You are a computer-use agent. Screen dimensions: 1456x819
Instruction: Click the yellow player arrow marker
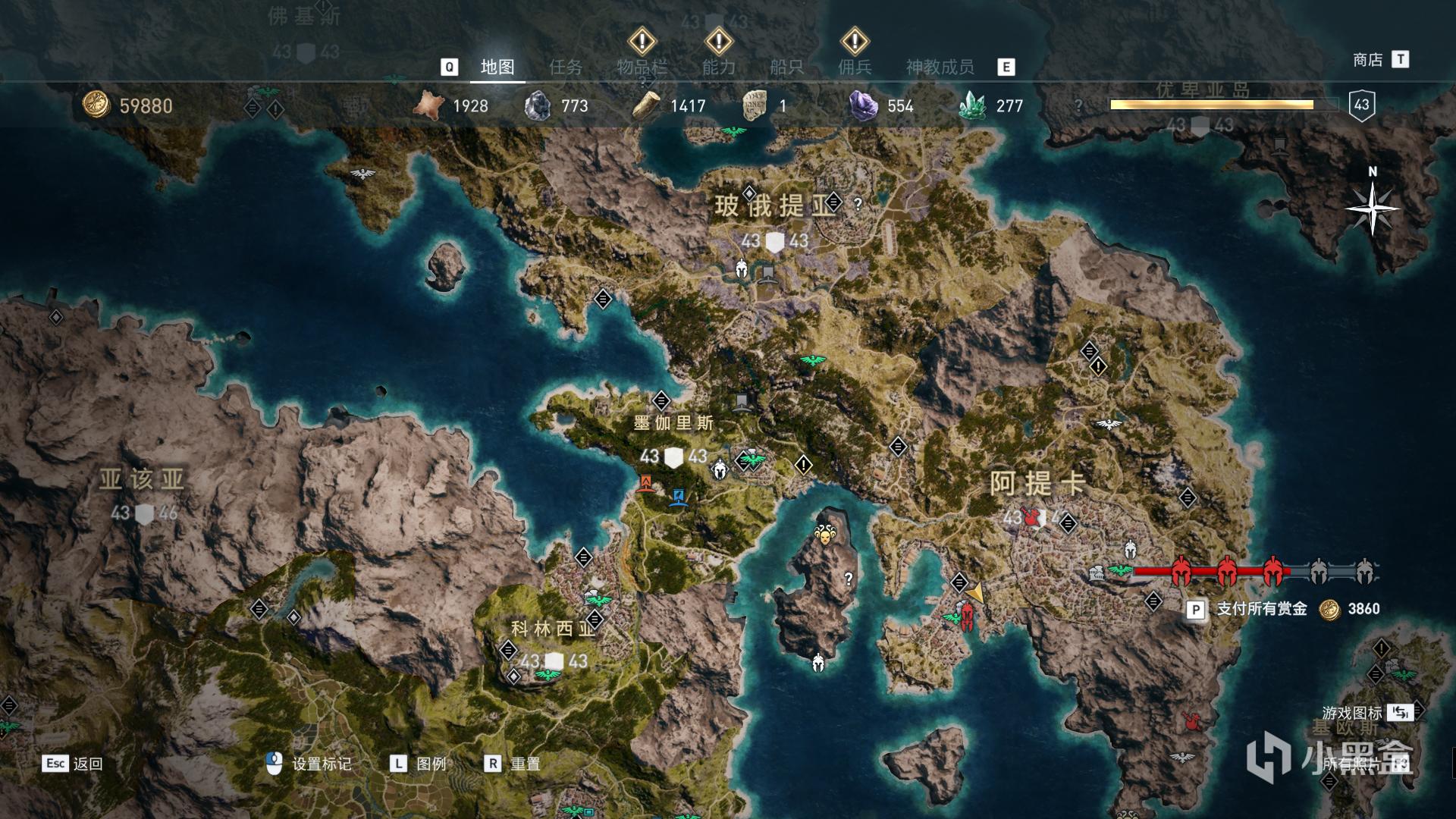[x=977, y=593]
